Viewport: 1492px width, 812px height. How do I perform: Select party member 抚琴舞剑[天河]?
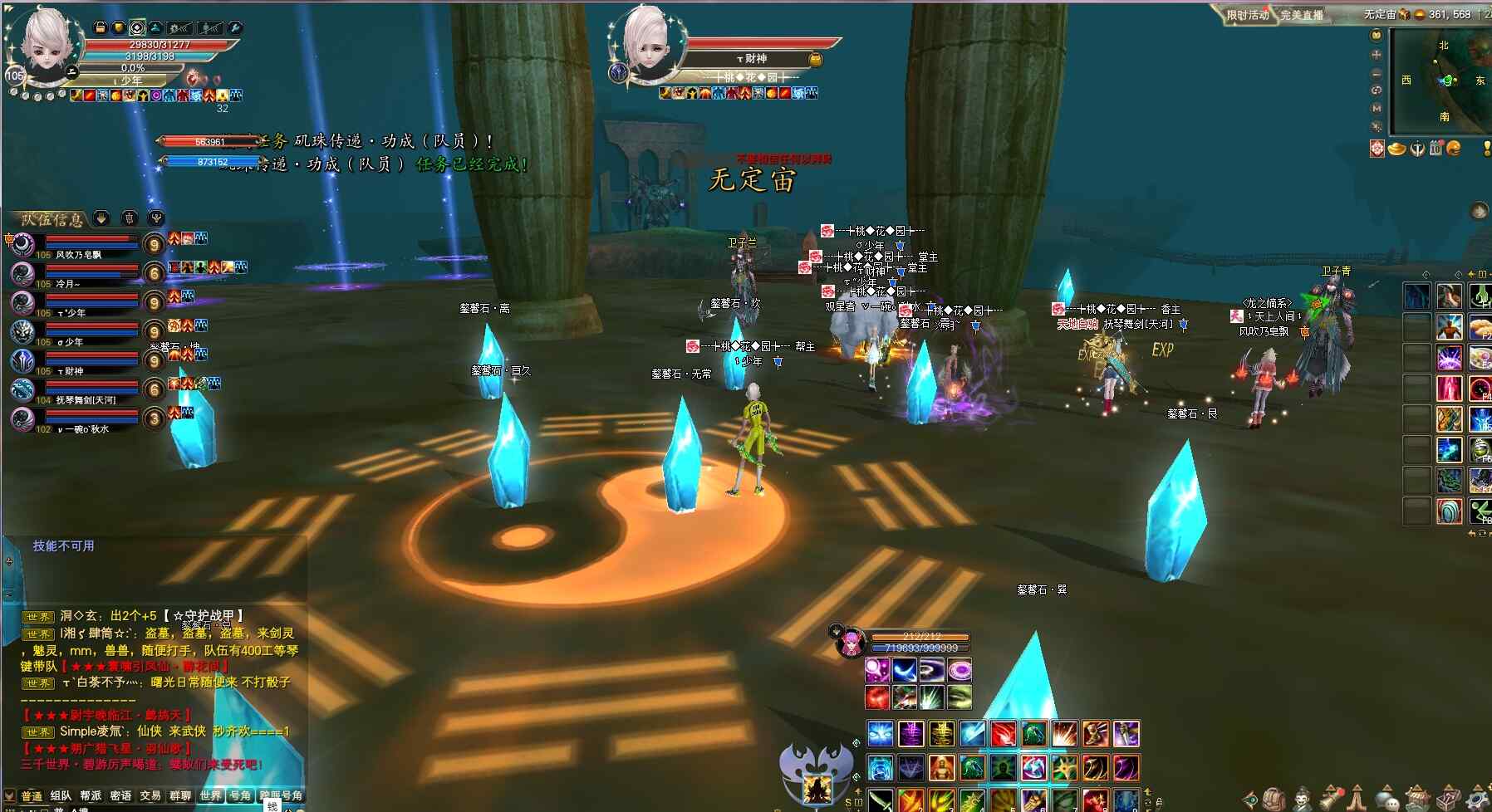point(86,400)
